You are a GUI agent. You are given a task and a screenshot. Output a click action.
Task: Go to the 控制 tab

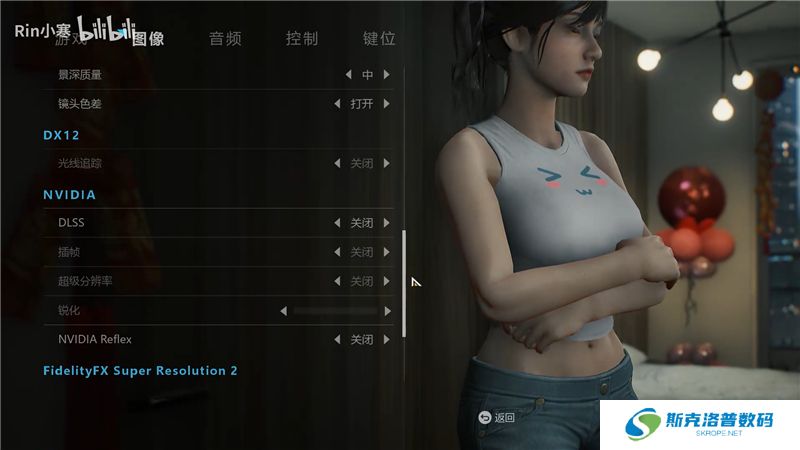(x=302, y=39)
